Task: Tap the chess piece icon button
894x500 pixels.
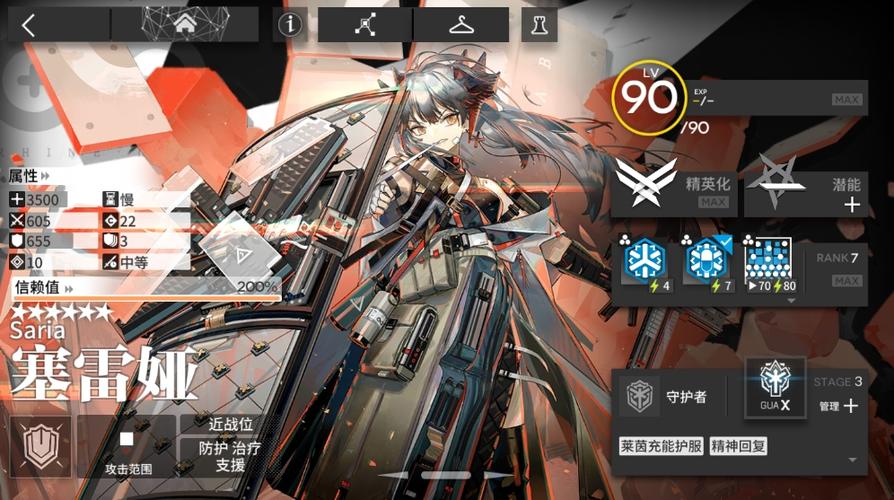Action: point(539,25)
